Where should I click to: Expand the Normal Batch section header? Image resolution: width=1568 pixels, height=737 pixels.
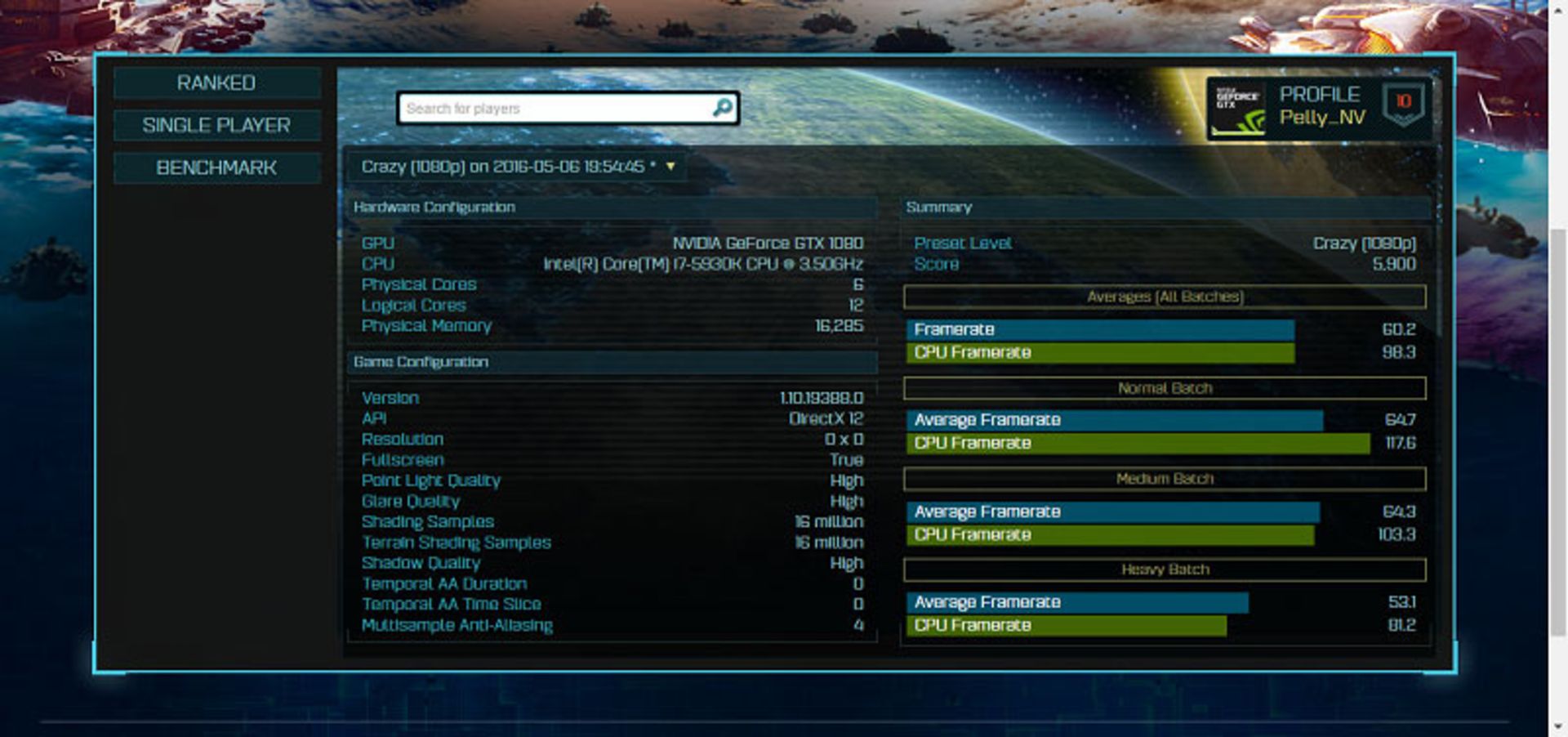[x=1166, y=388]
